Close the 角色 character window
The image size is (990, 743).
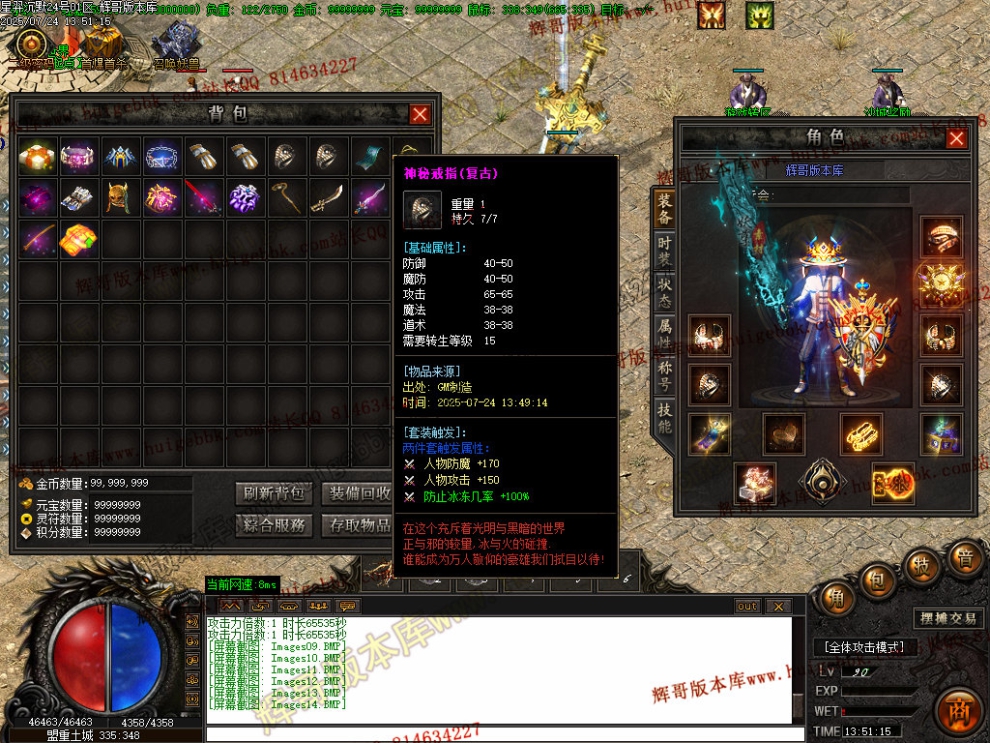click(956, 138)
